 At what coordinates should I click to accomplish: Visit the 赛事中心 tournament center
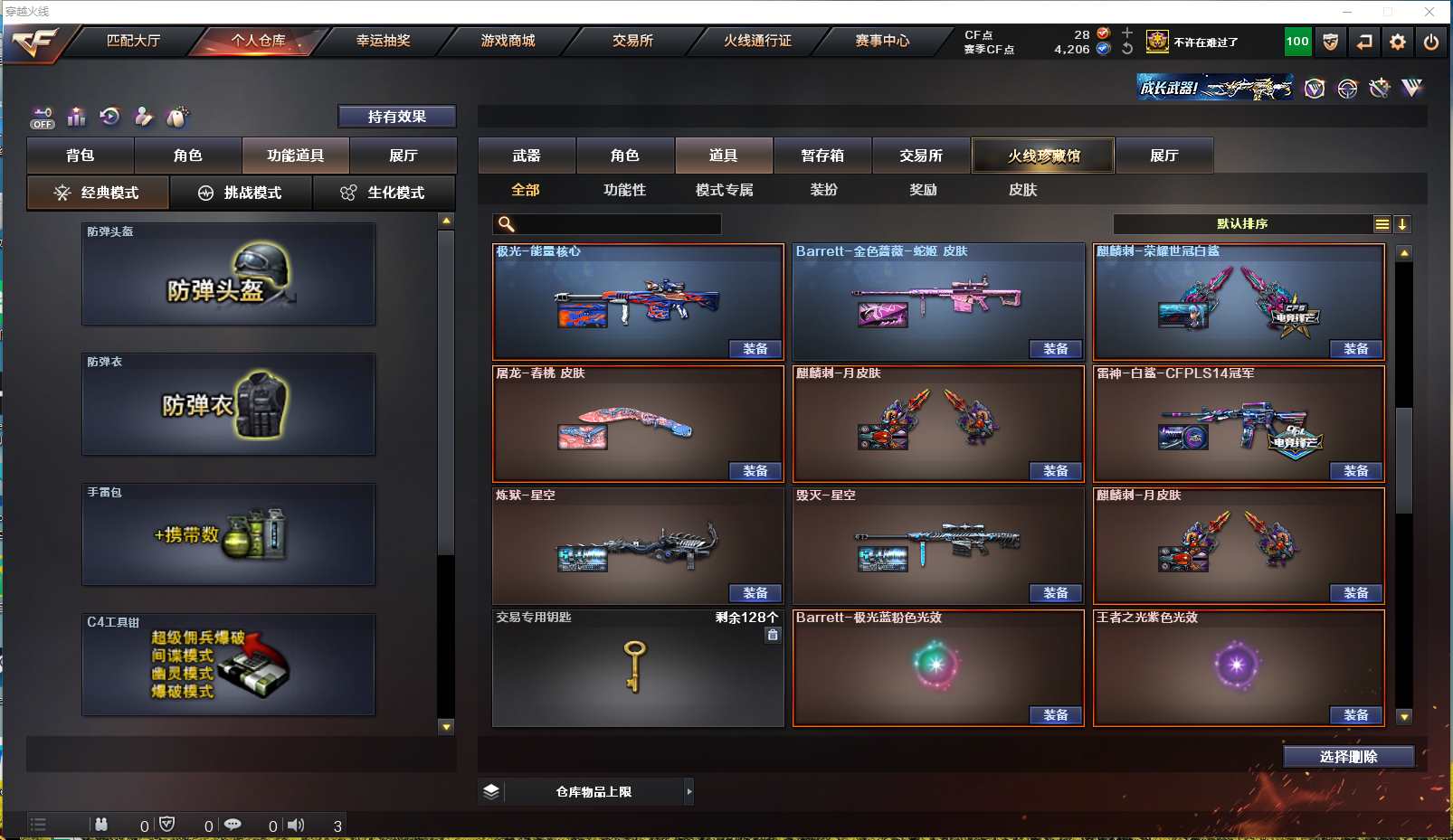[882, 41]
